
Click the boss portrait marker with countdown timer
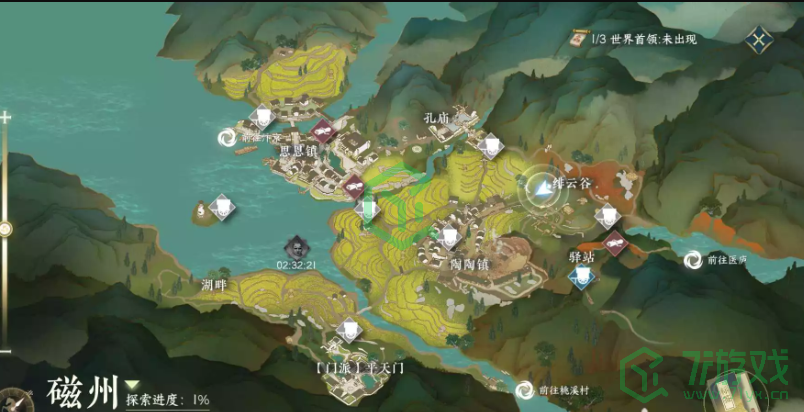pyautogui.click(x=297, y=246)
